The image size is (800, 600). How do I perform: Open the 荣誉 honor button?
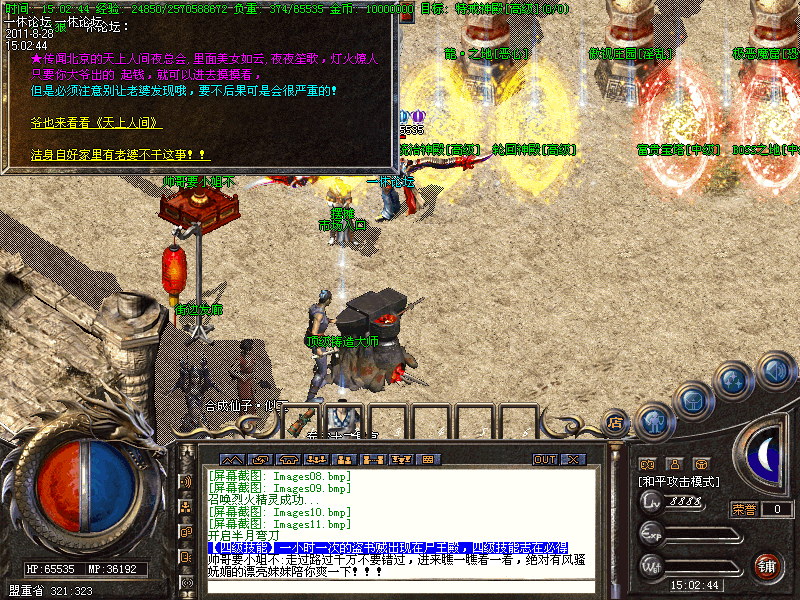743,509
